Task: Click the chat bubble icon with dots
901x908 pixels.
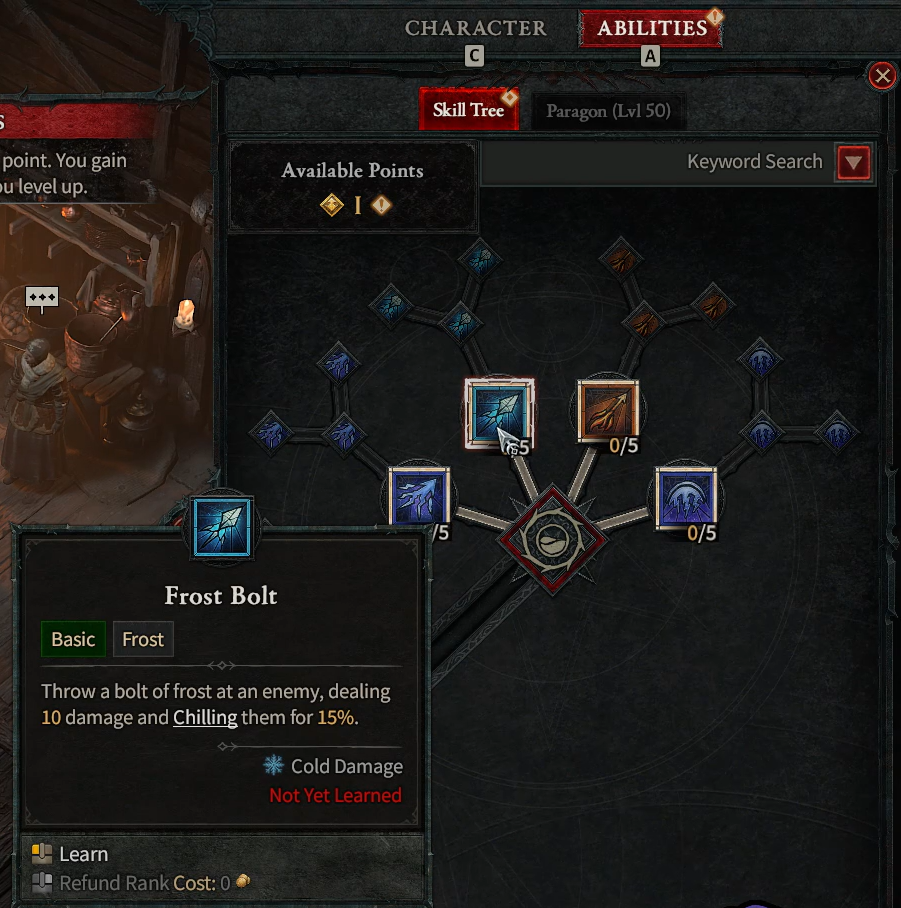Action: [42, 298]
